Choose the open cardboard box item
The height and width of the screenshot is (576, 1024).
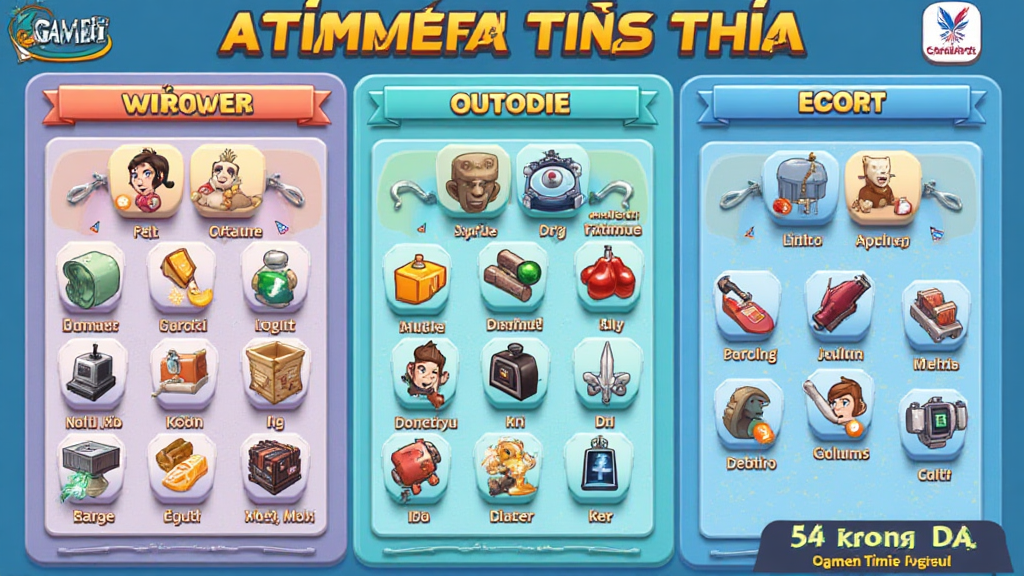pos(275,370)
